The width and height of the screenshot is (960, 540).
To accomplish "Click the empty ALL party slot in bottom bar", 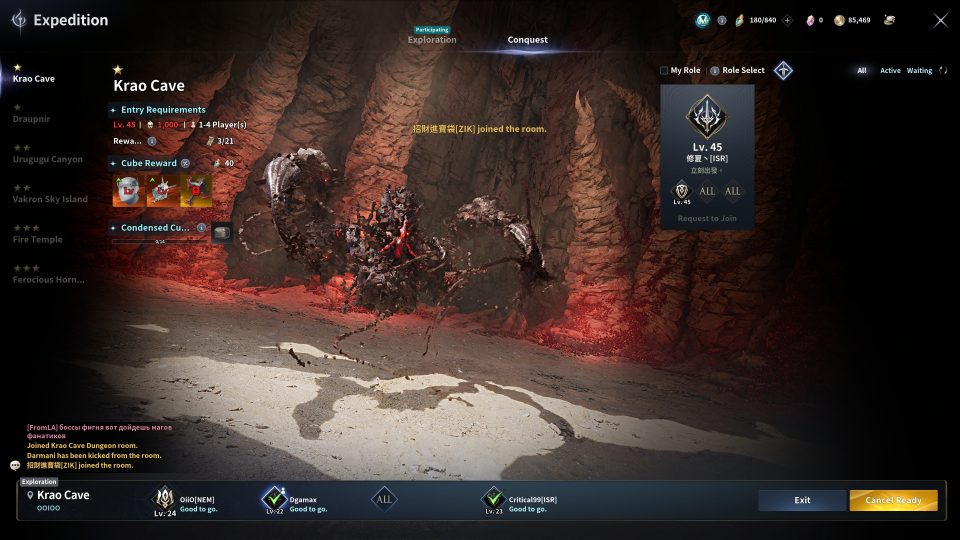I will point(385,499).
